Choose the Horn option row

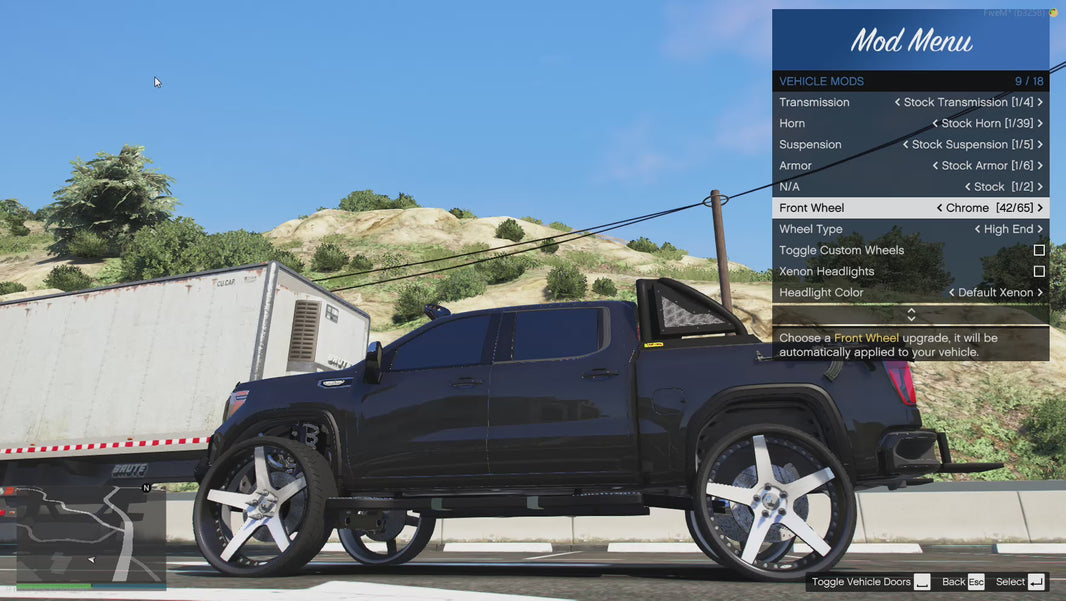pos(910,123)
